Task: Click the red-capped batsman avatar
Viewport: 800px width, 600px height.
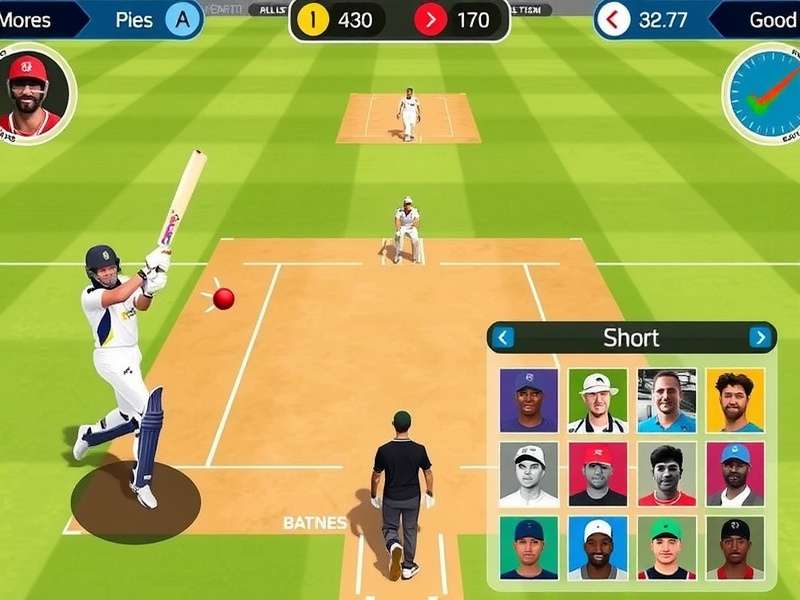Action: tap(30, 93)
